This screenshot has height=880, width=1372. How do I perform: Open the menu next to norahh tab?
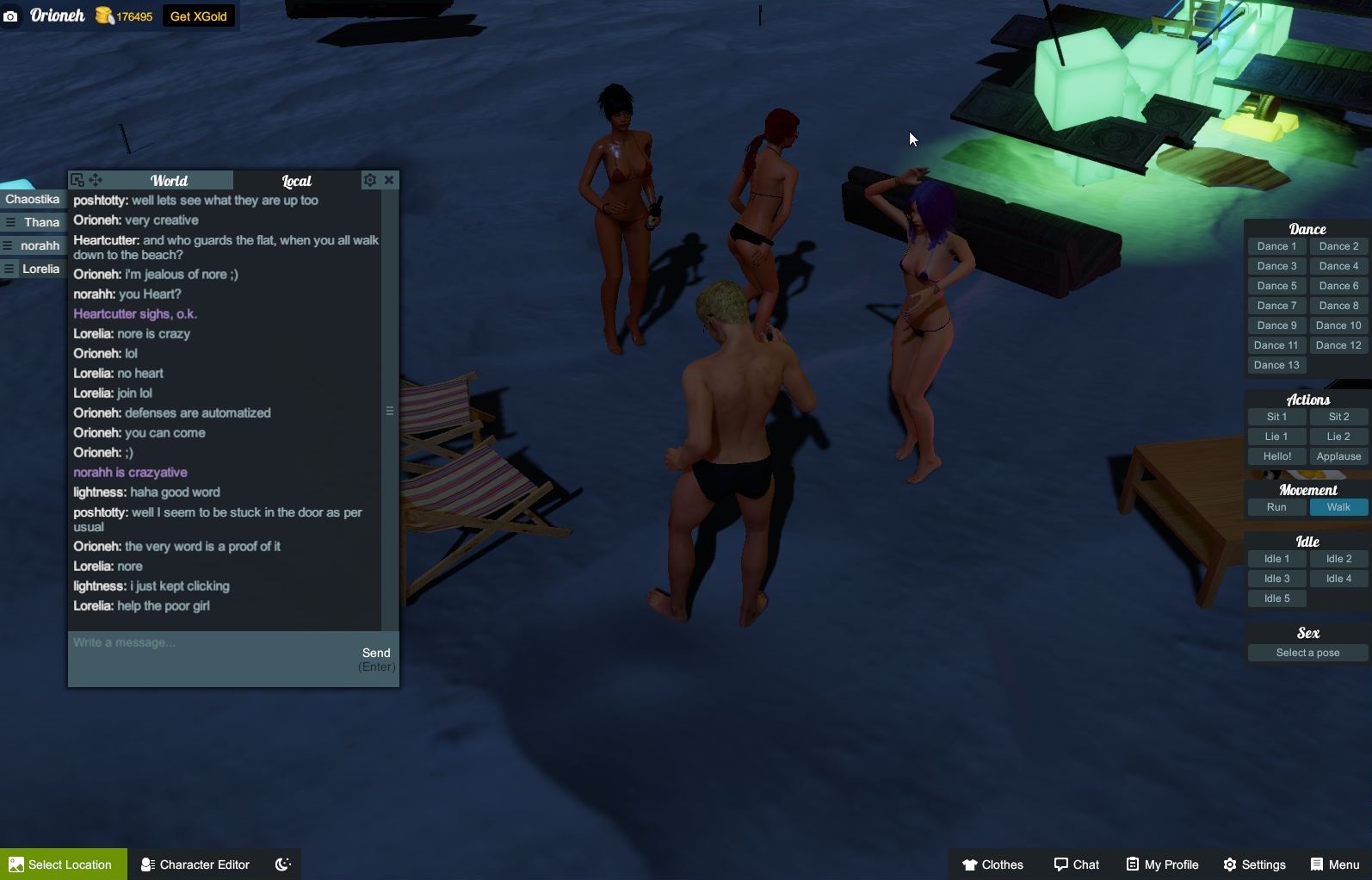[7, 245]
